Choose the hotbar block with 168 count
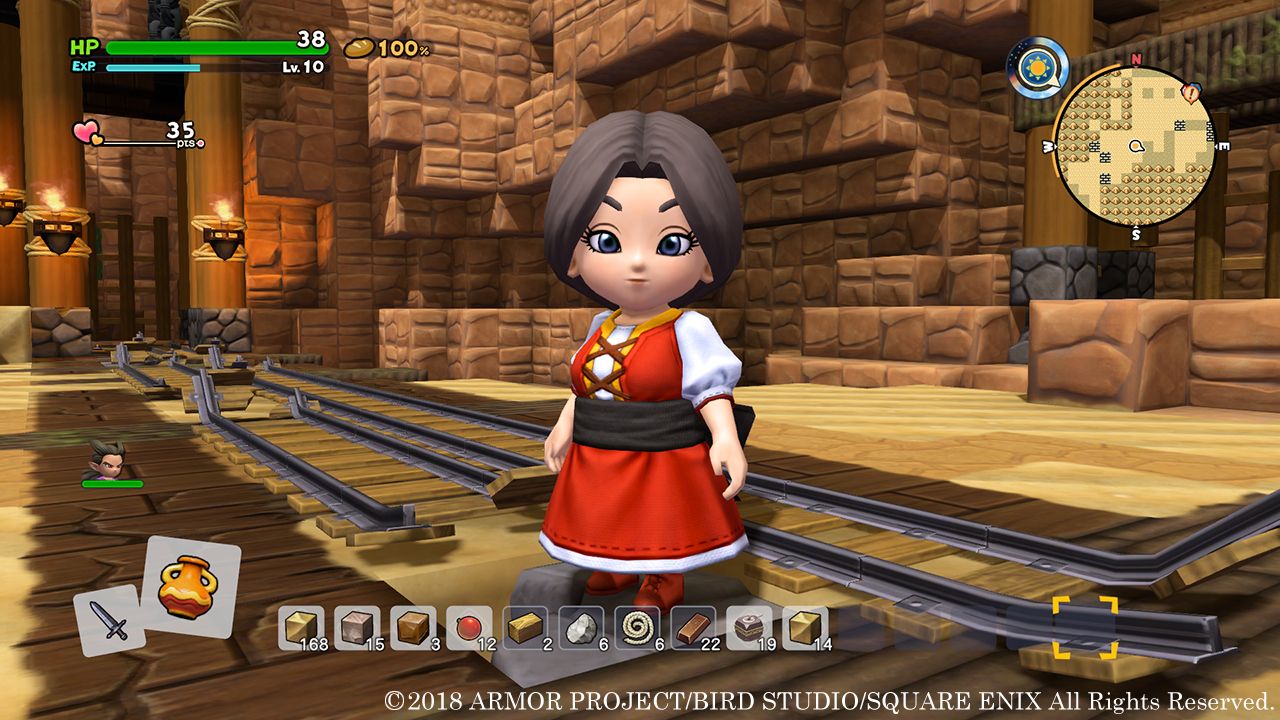The image size is (1280, 720). [301, 627]
